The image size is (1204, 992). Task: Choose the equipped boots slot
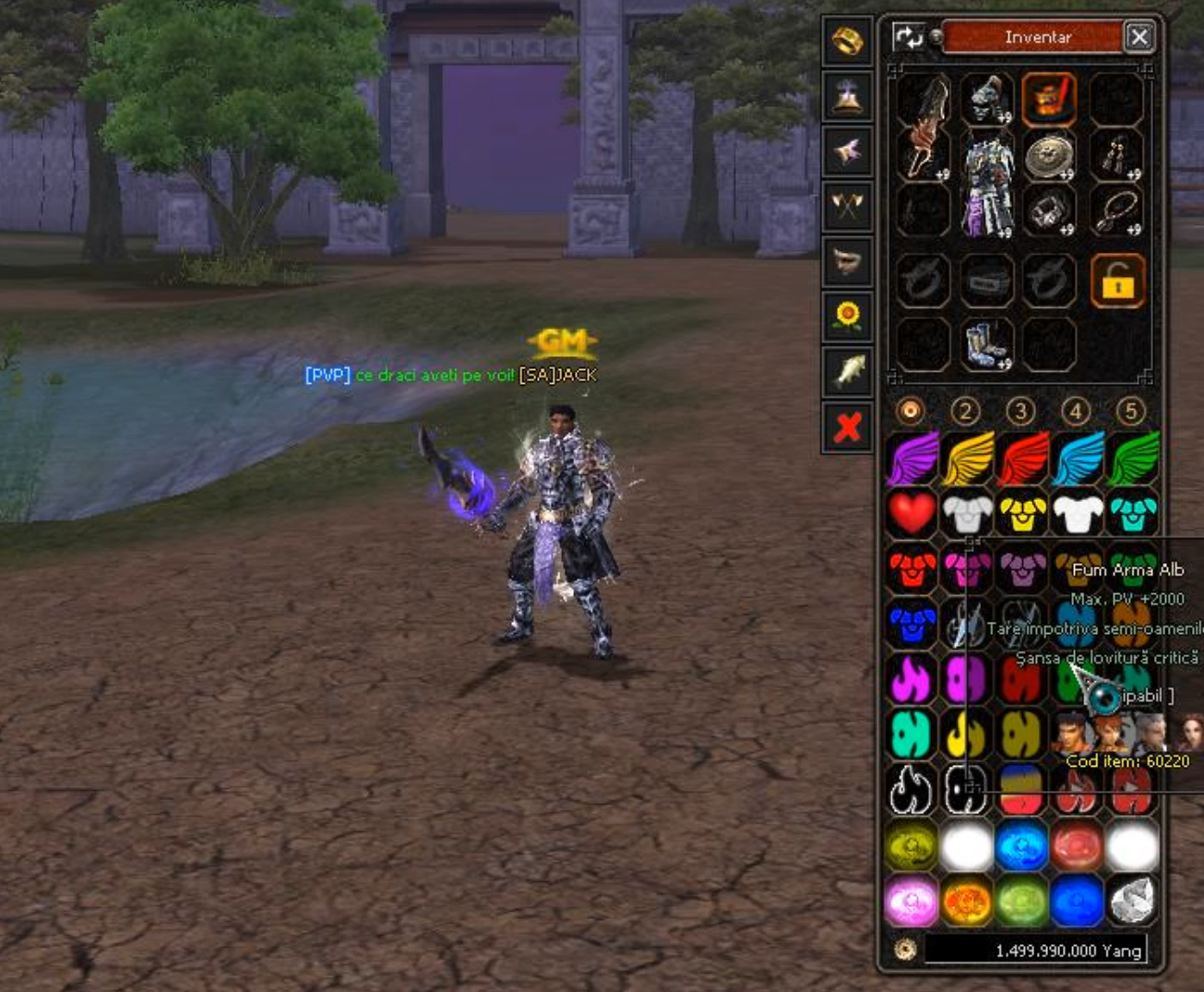click(x=986, y=346)
